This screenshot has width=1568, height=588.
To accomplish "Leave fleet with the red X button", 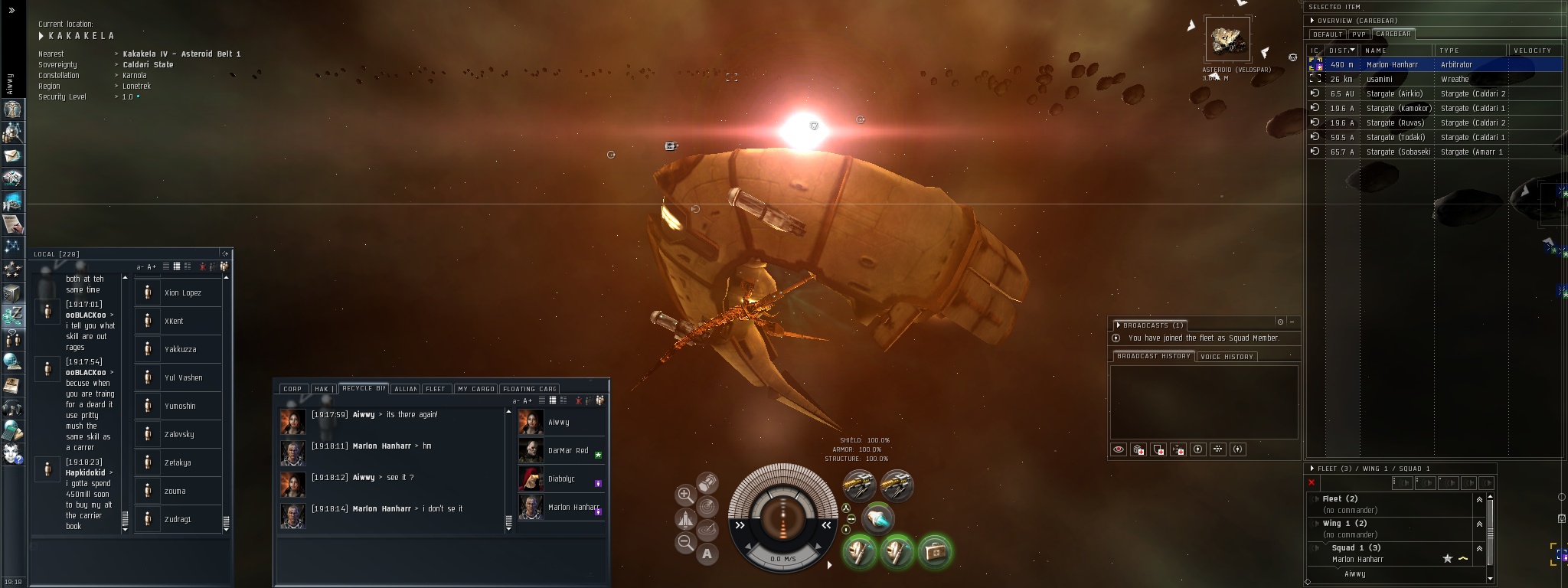I will pos(1312,482).
